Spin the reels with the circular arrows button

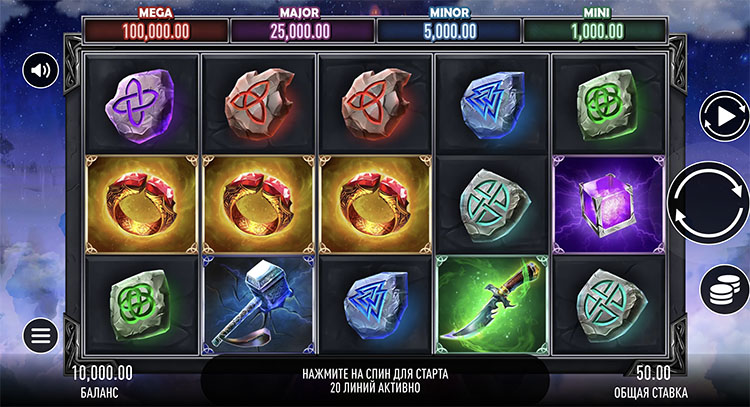tap(709, 202)
